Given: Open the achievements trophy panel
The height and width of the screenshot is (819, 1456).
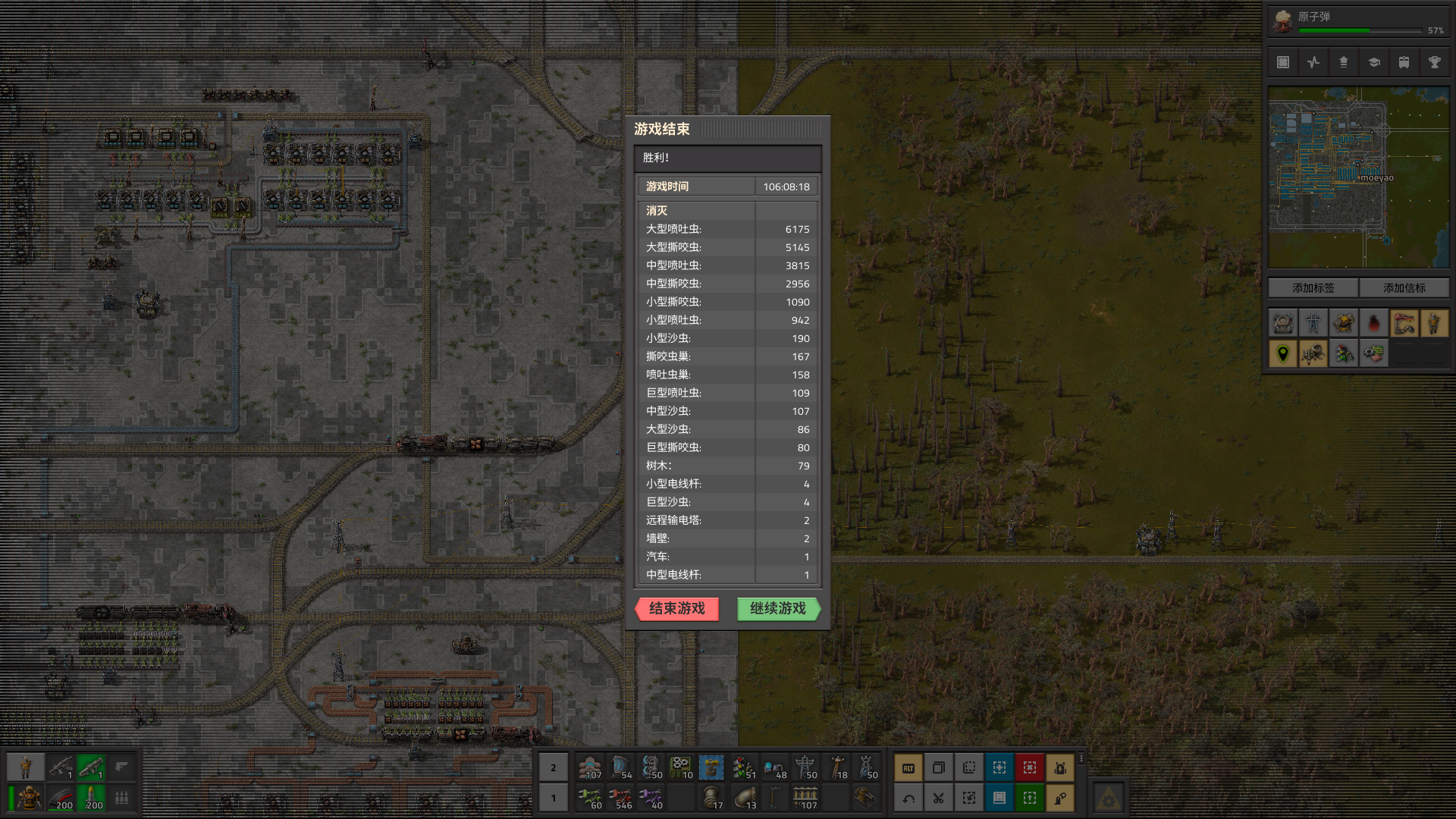Looking at the screenshot, I should (1435, 62).
